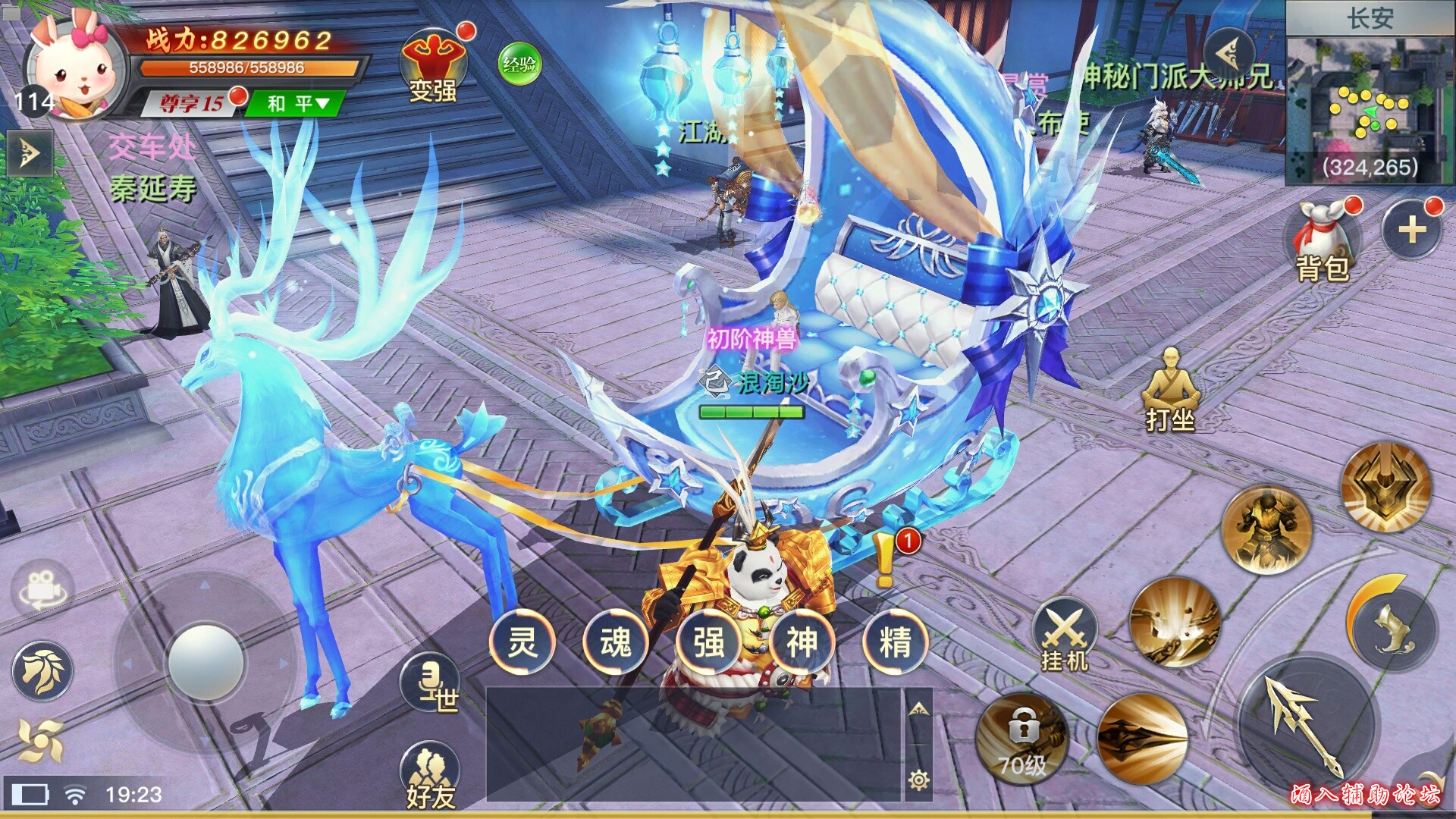Toggle the camera view button
This screenshot has height=819, width=1456.
pyautogui.click(x=42, y=588)
